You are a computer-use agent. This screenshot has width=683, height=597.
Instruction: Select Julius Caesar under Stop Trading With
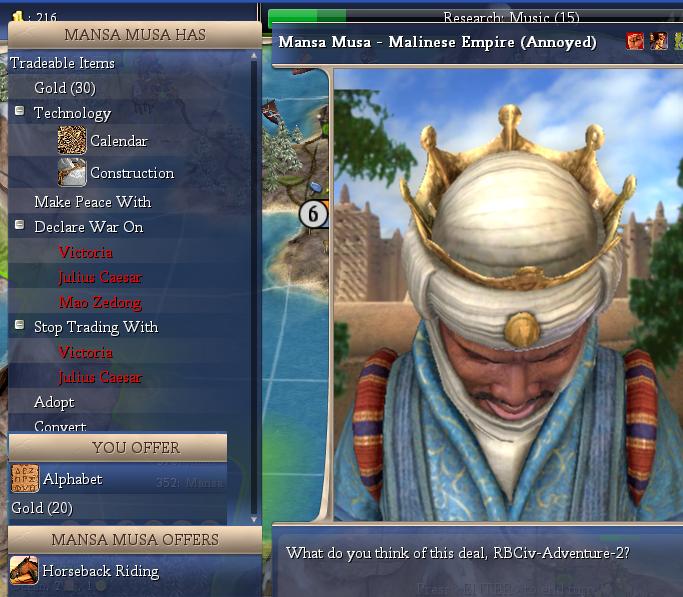(100, 377)
